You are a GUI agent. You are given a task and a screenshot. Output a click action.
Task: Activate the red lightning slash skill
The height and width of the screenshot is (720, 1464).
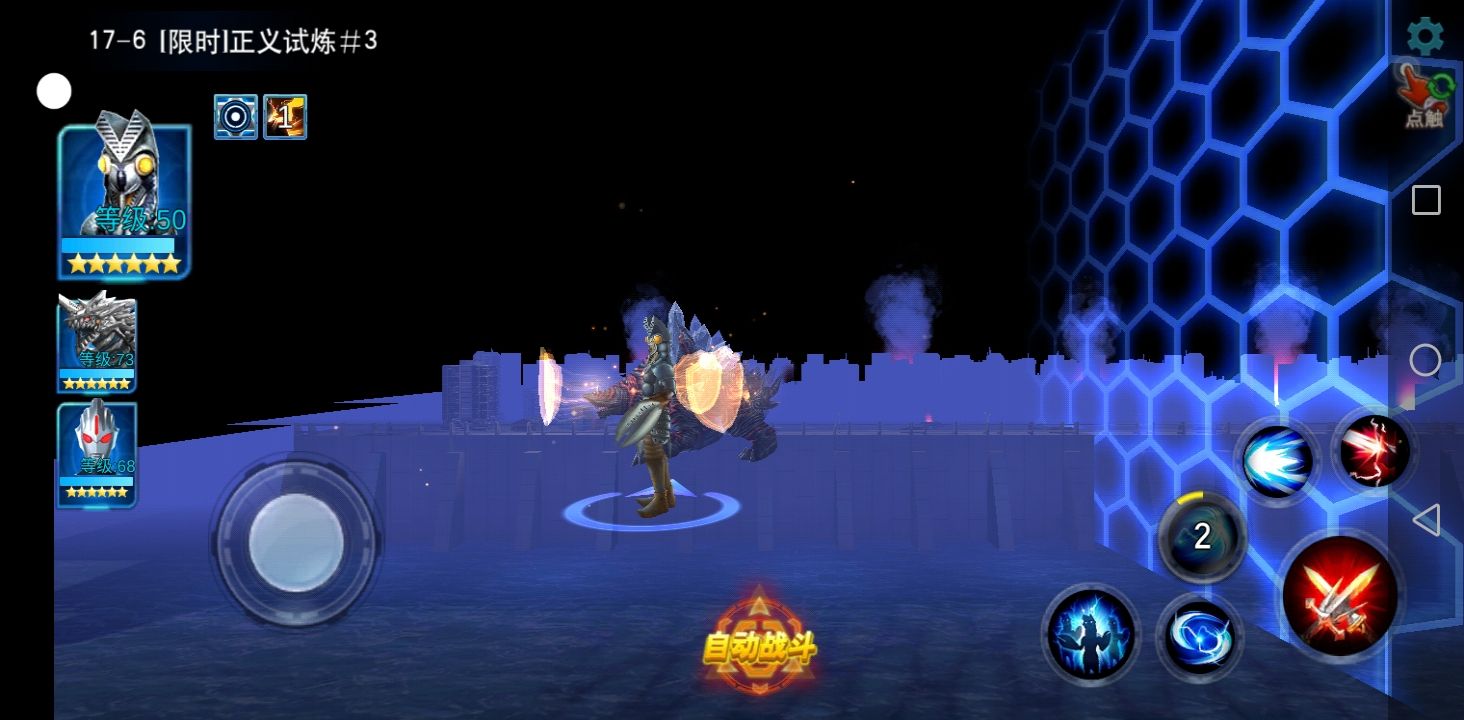[1374, 451]
